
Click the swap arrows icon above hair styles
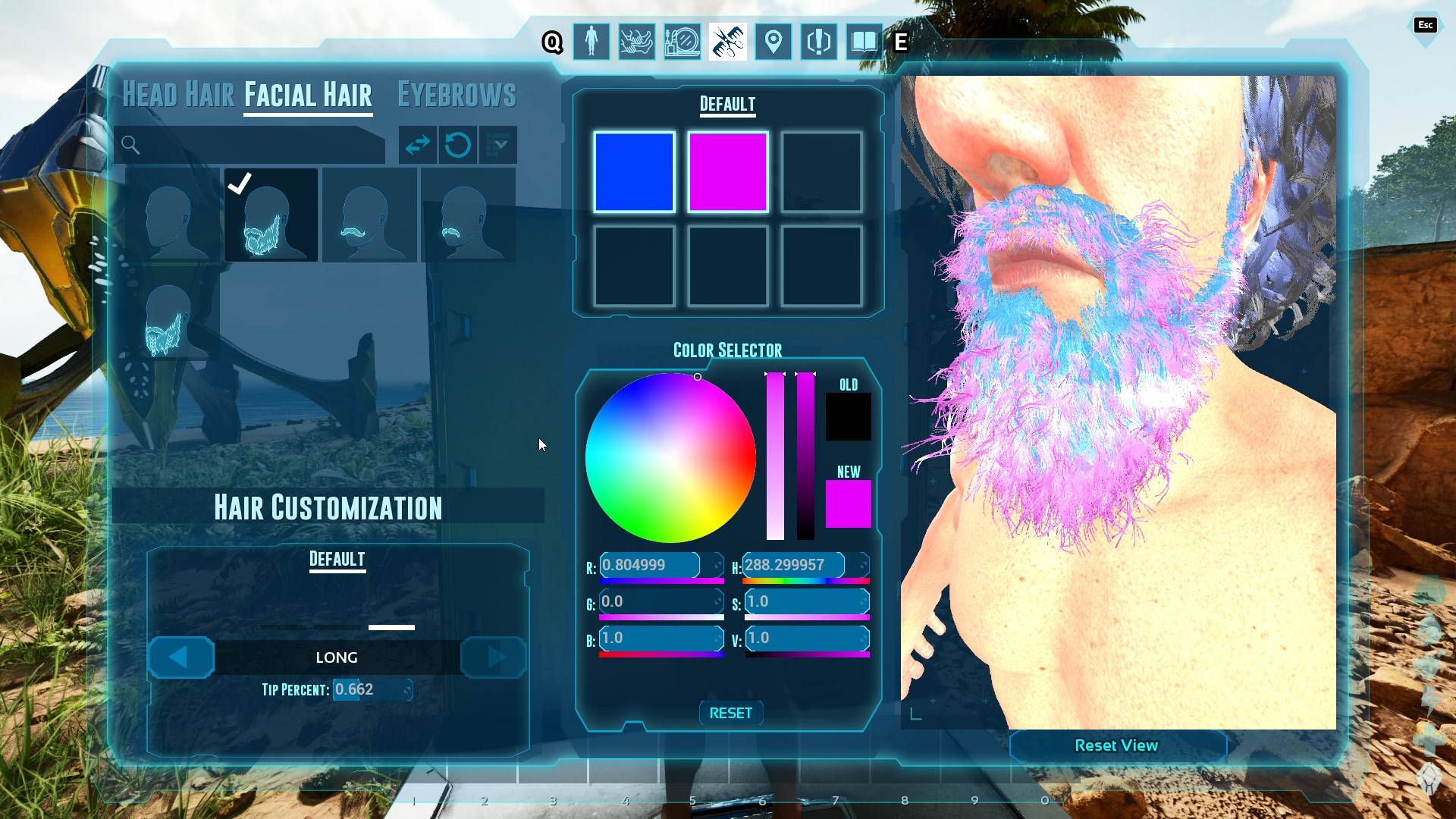[x=419, y=145]
